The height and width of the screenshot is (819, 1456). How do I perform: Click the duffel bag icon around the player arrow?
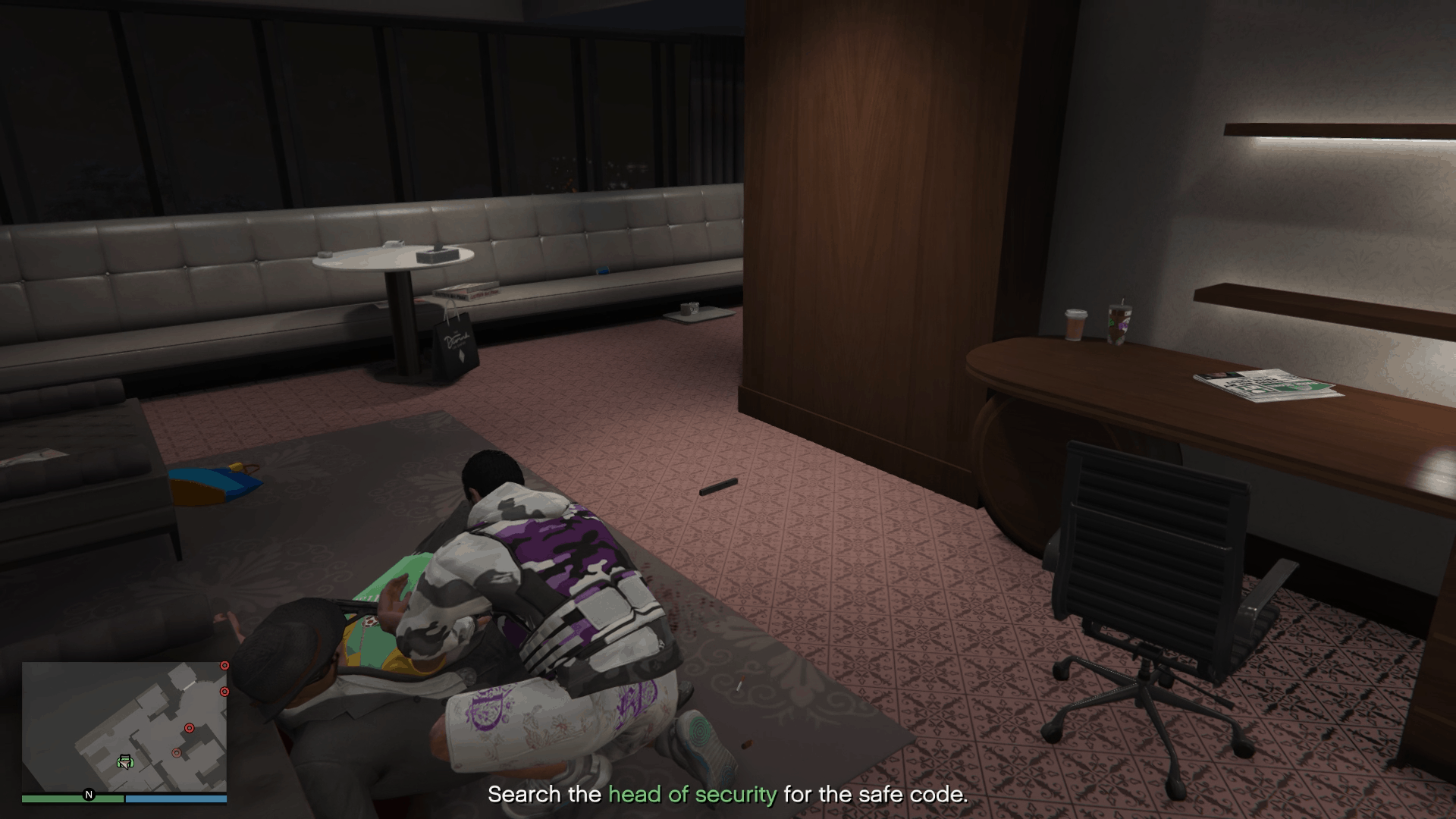[x=125, y=759]
